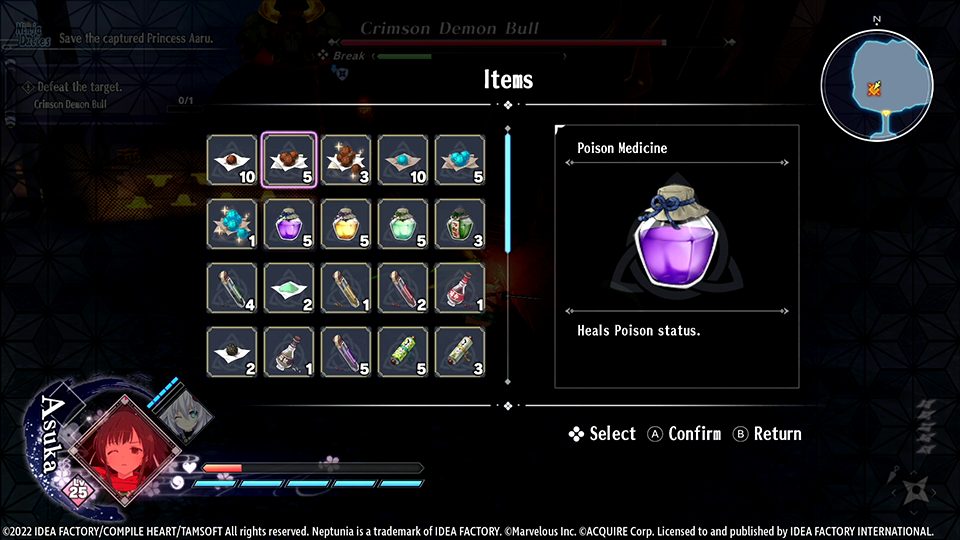Click the circular minimap
Viewport: 960px width, 540px height.
877,79
